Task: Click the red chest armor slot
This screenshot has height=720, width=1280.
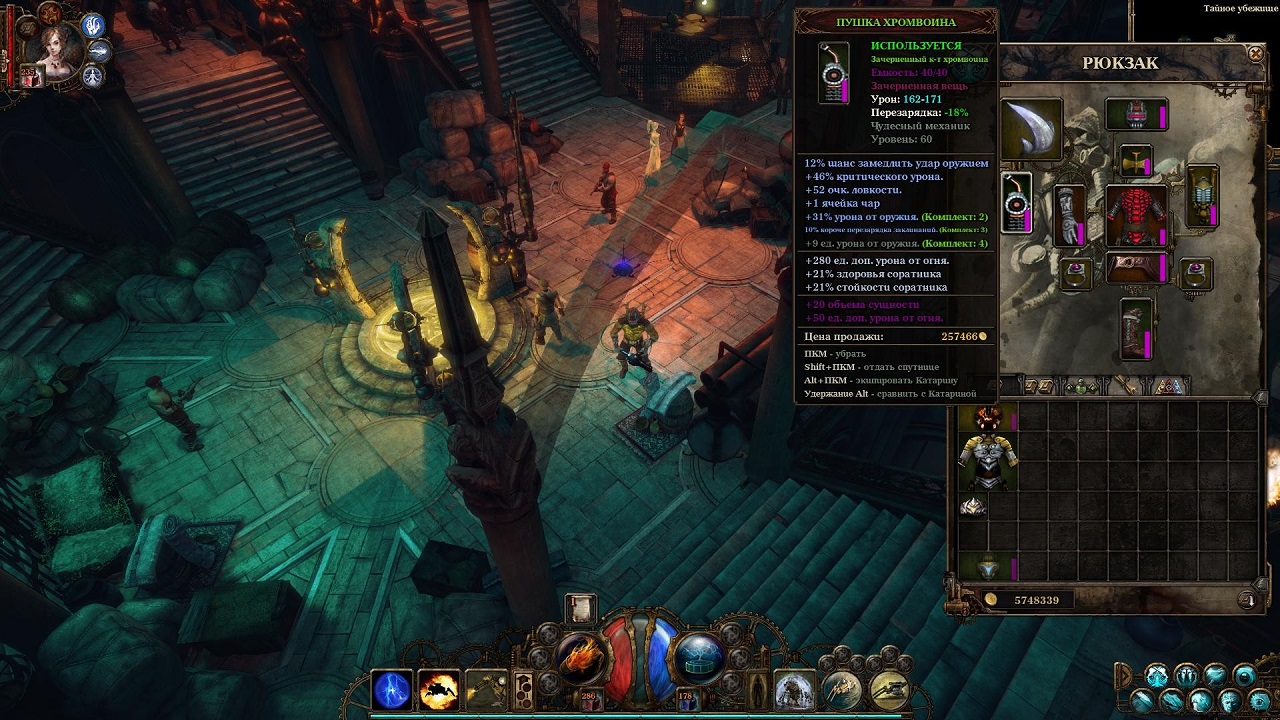Action: pyautogui.click(x=1136, y=215)
